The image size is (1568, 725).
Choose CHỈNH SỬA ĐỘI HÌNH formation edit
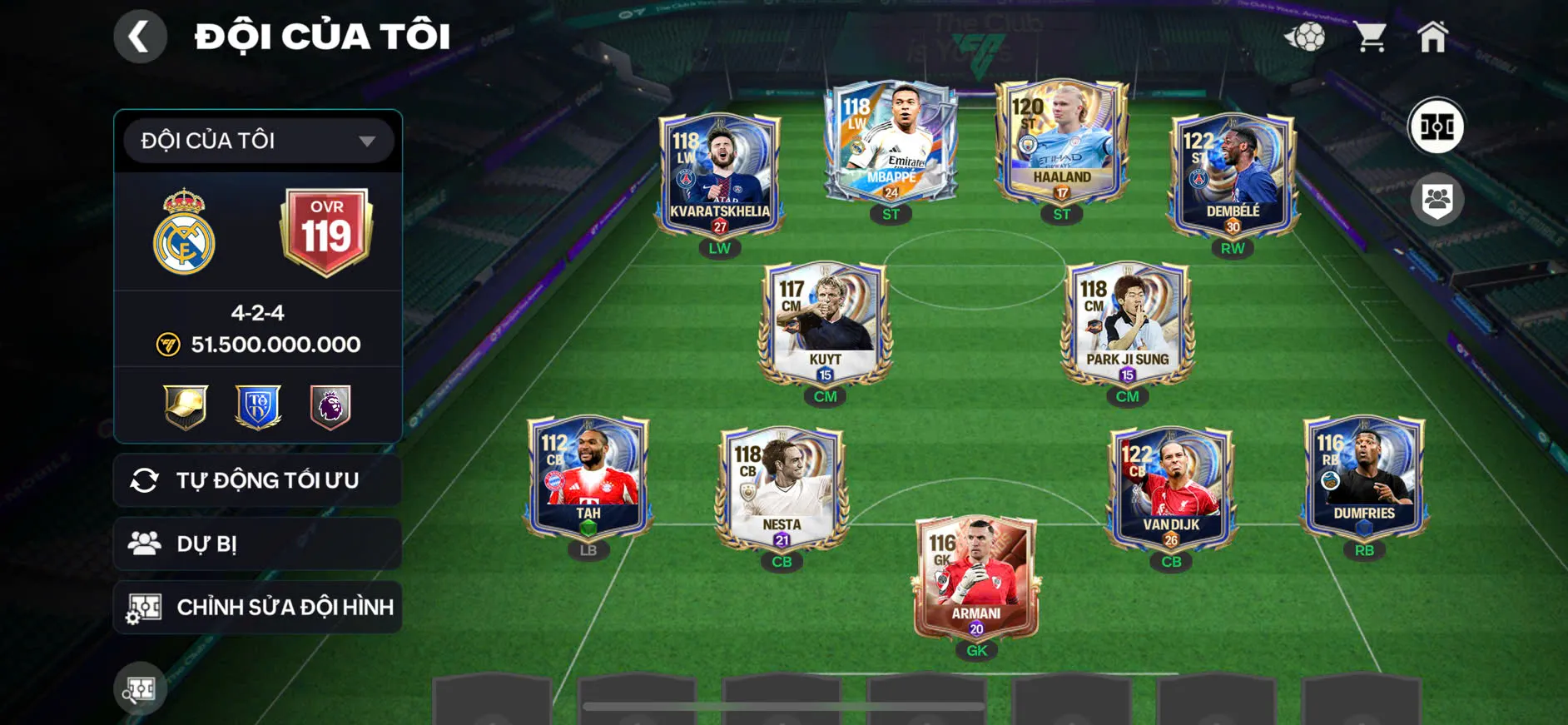[x=258, y=607]
